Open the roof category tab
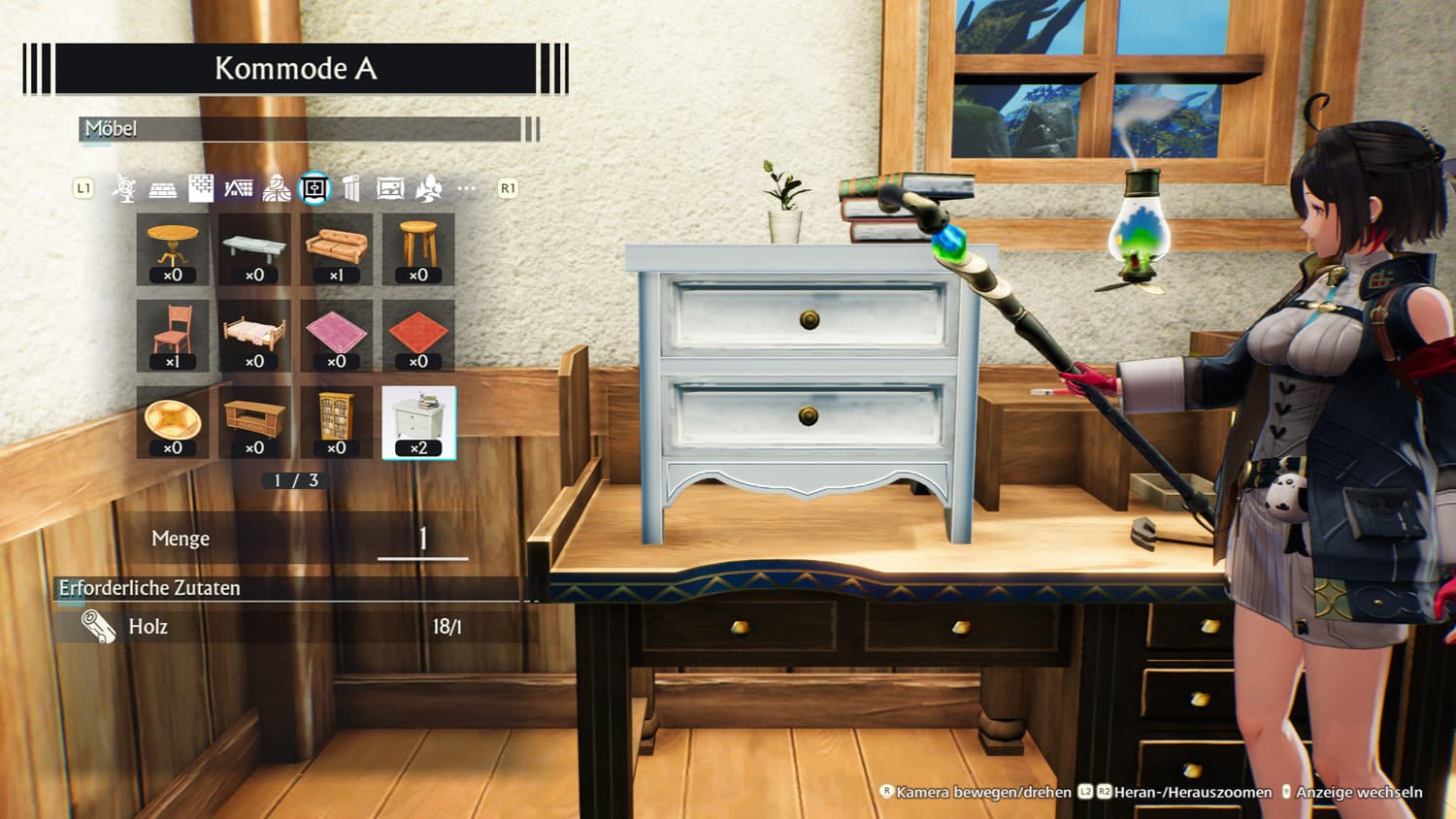This screenshot has height=819, width=1456. tap(239, 188)
